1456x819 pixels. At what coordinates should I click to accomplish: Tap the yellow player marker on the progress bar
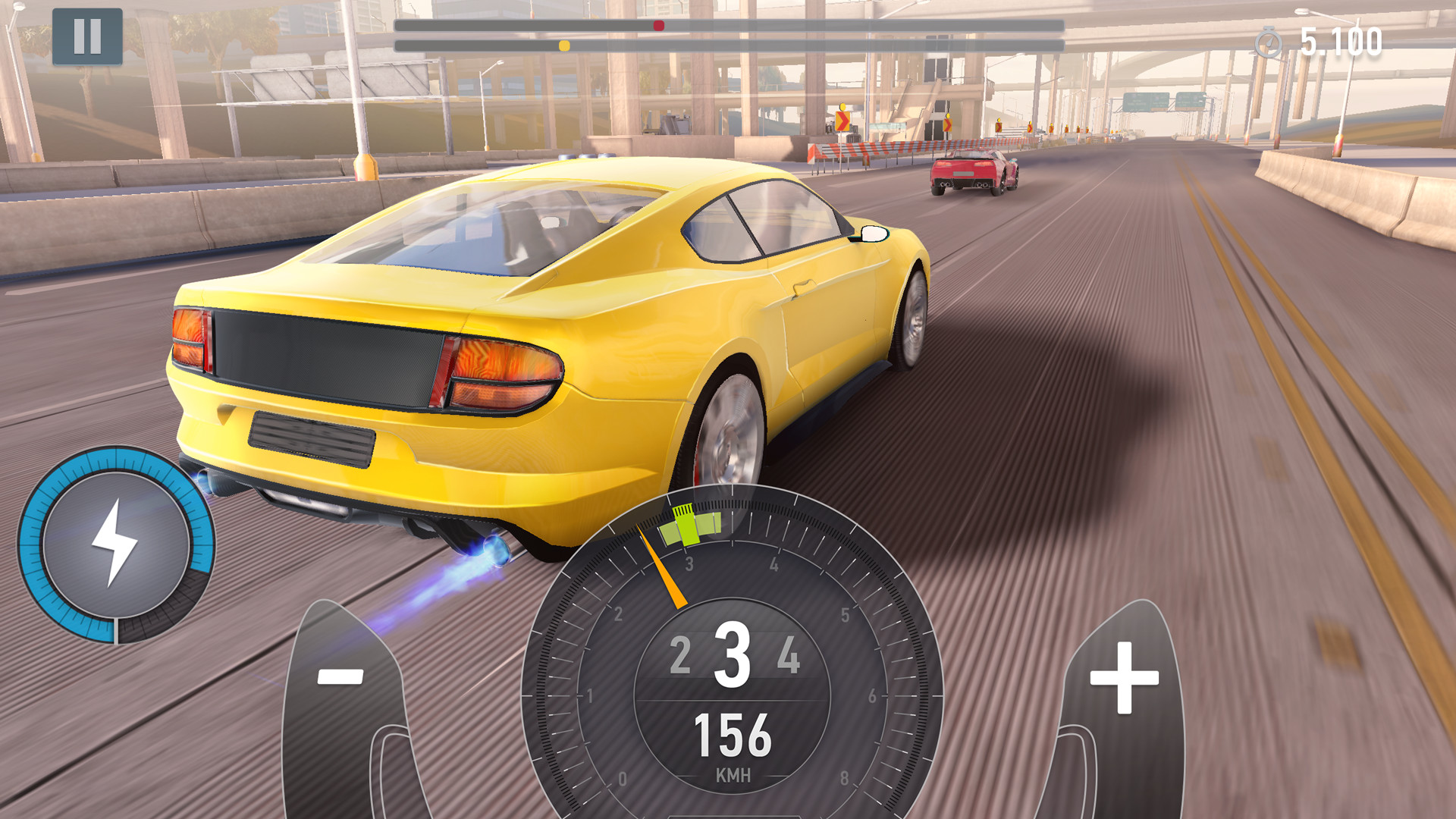click(563, 45)
